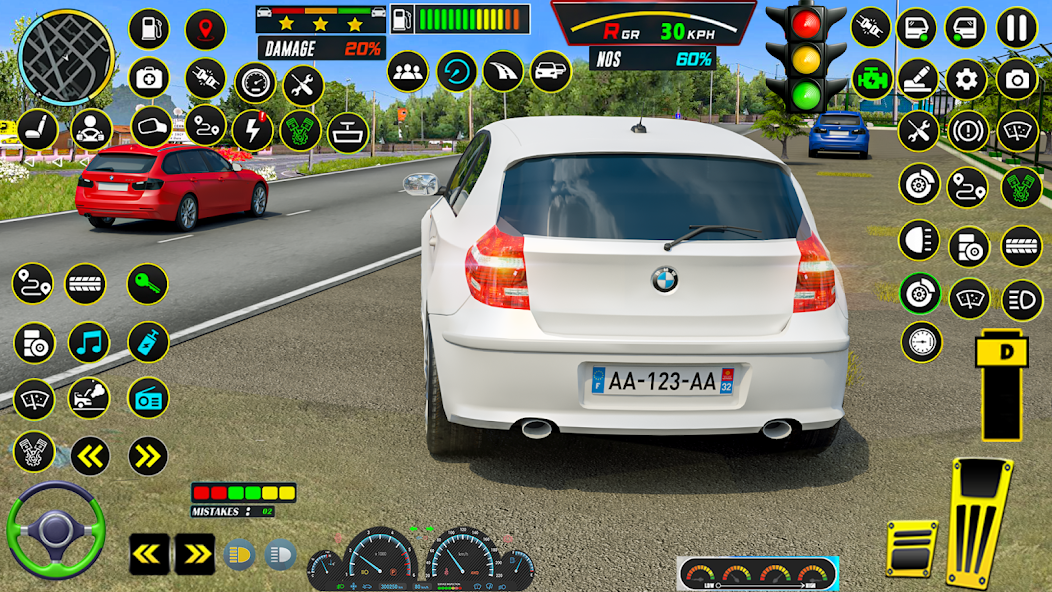The image size is (1052, 592).
Task: Tap the smoking broken-down car icon
Action: 89,398
